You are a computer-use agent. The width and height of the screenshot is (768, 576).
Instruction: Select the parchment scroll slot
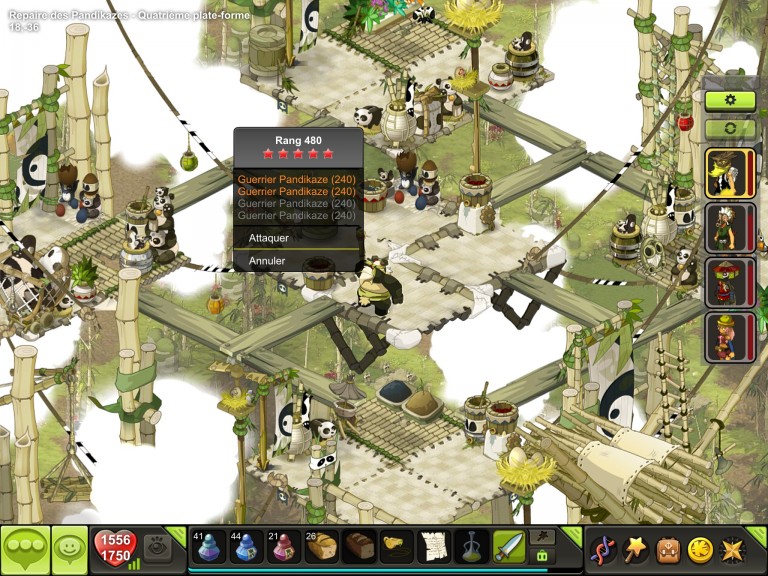tap(433, 546)
